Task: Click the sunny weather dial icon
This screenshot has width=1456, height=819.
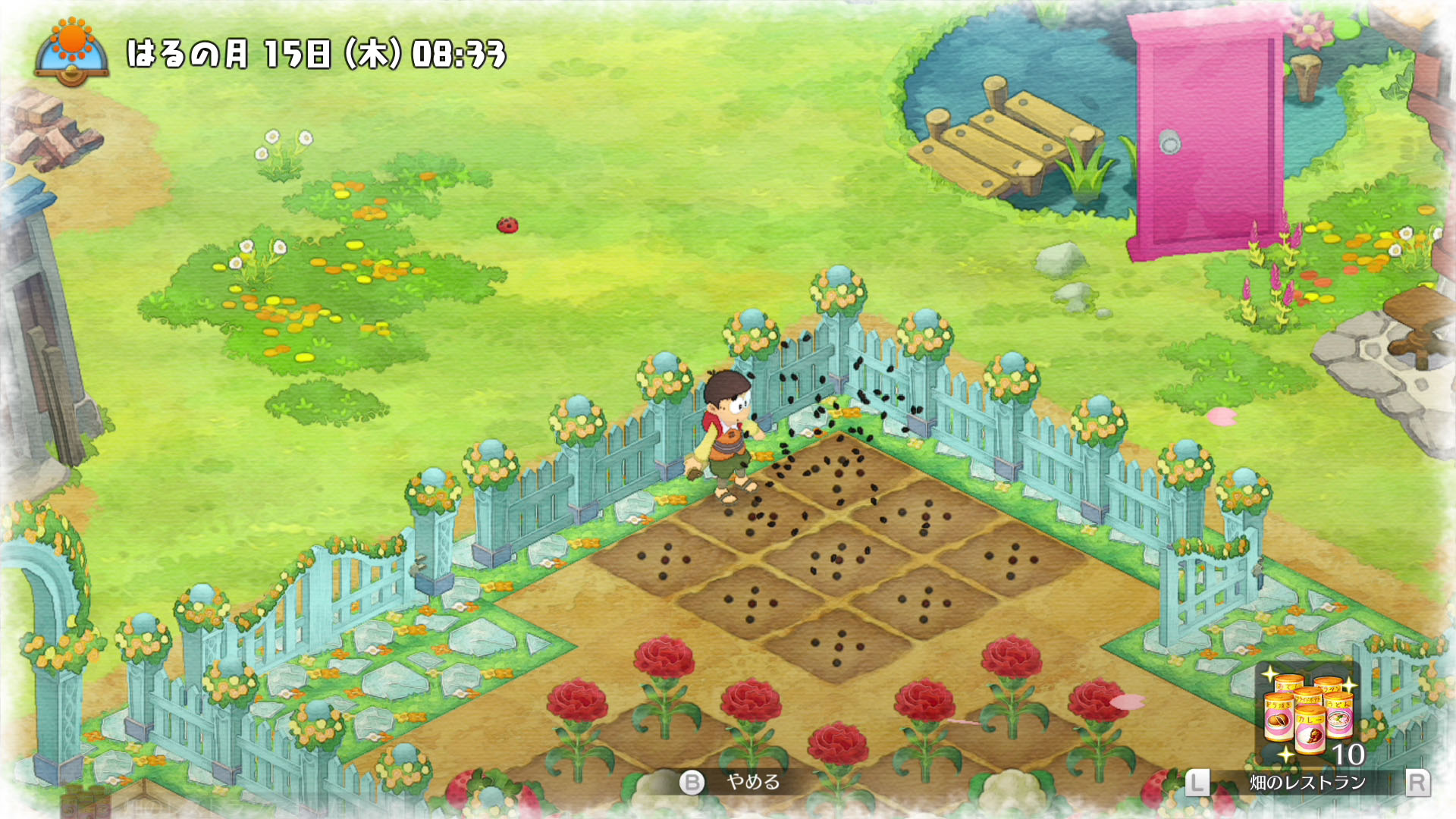Action: [x=72, y=52]
